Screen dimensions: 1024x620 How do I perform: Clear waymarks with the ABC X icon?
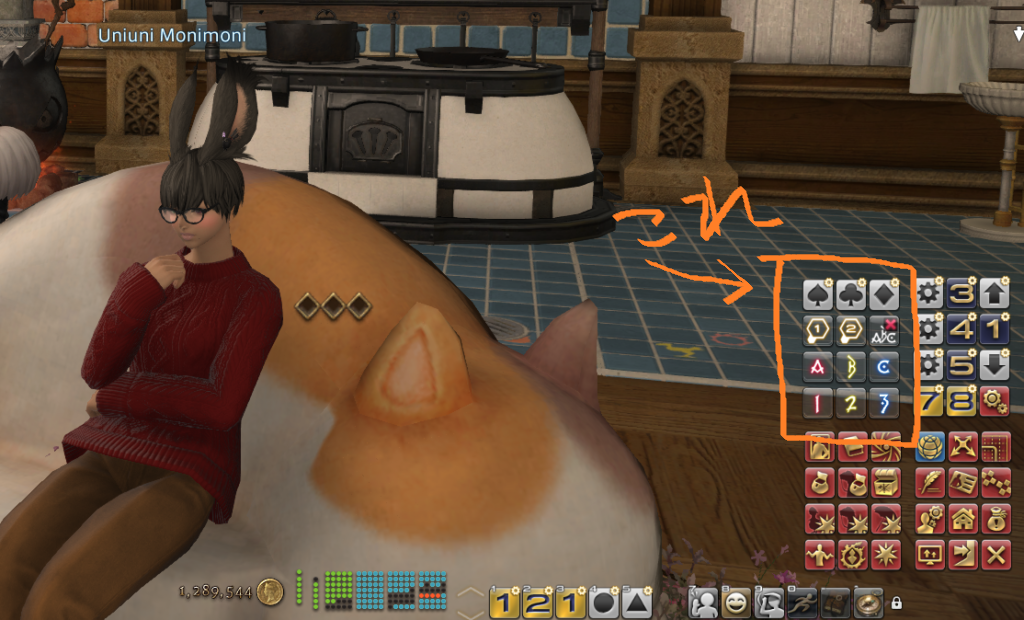(884, 331)
